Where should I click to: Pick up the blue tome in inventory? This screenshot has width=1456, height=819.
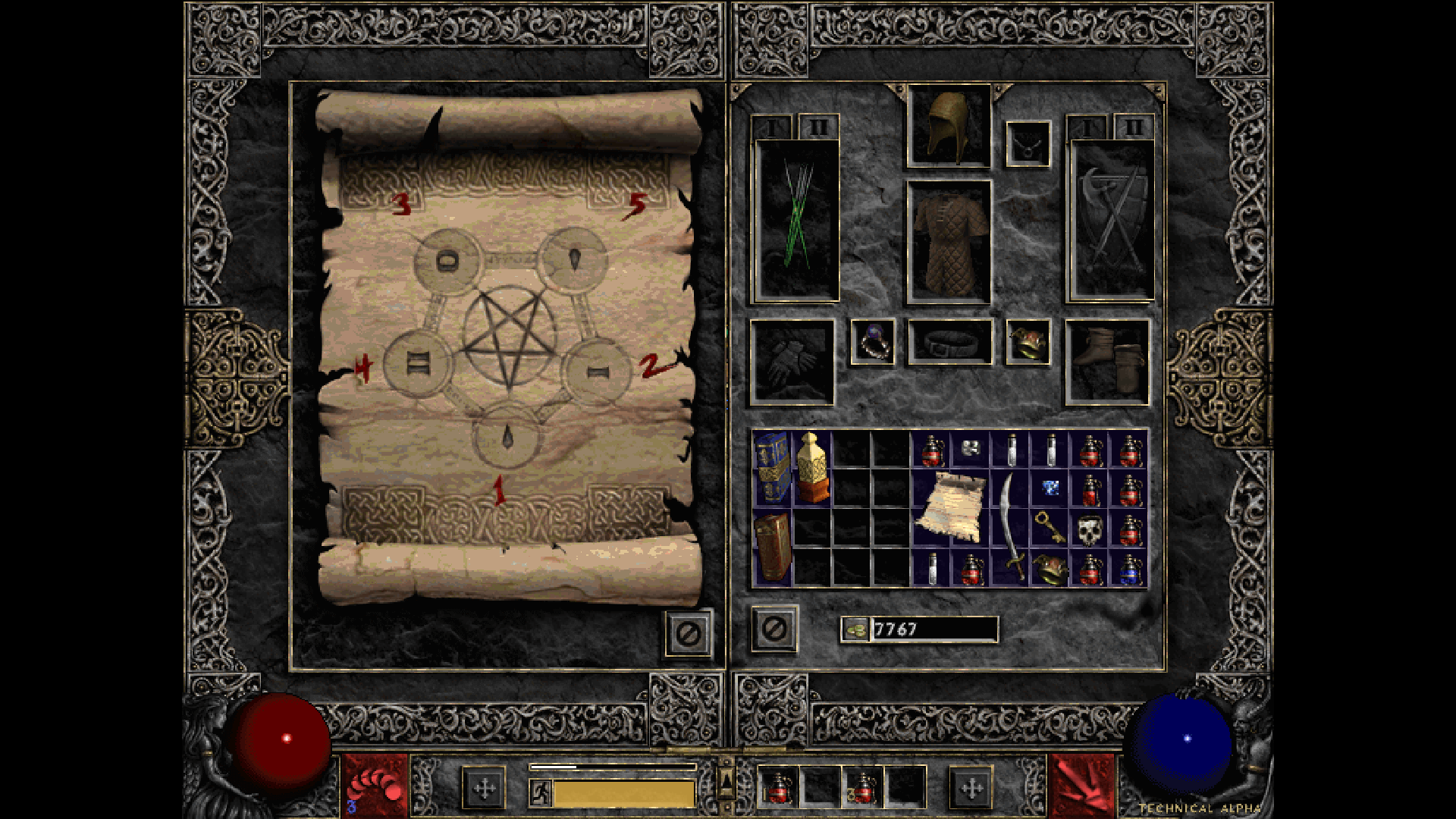[772, 468]
